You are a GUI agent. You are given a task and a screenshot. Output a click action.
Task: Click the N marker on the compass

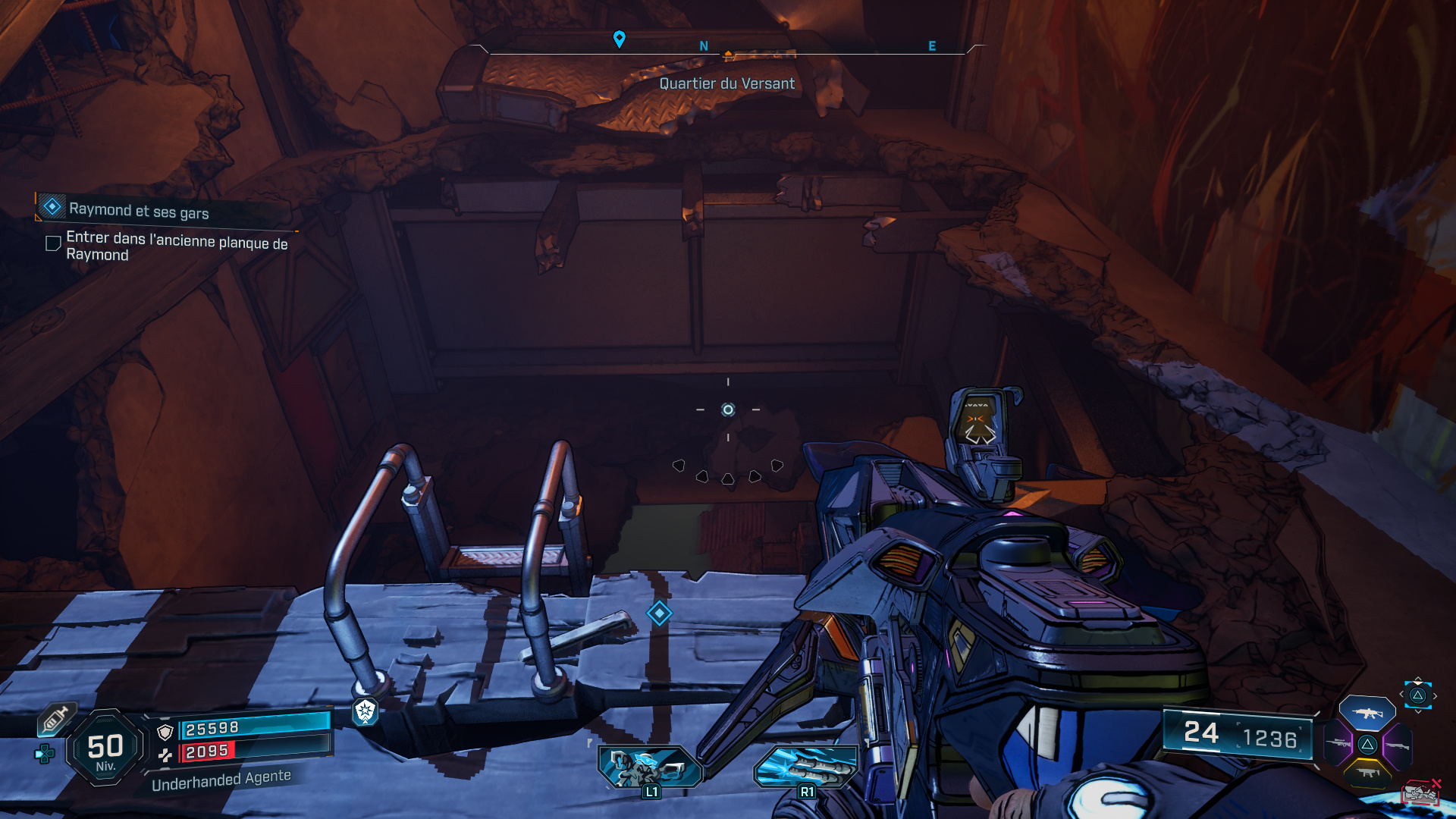(704, 45)
